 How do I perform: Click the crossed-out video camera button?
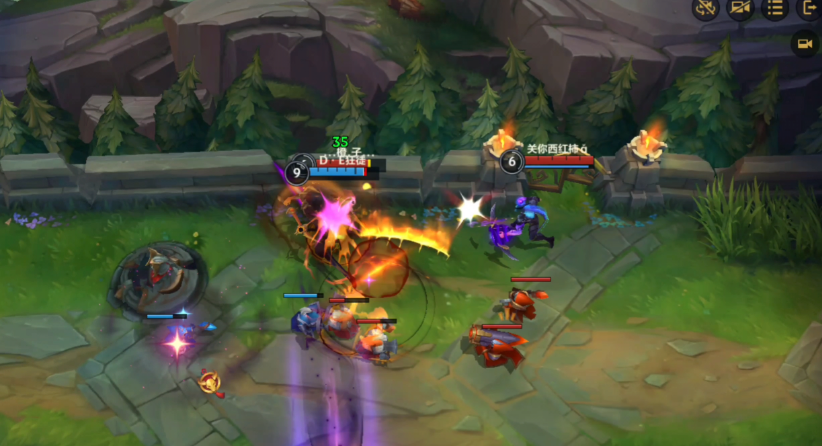point(740,8)
